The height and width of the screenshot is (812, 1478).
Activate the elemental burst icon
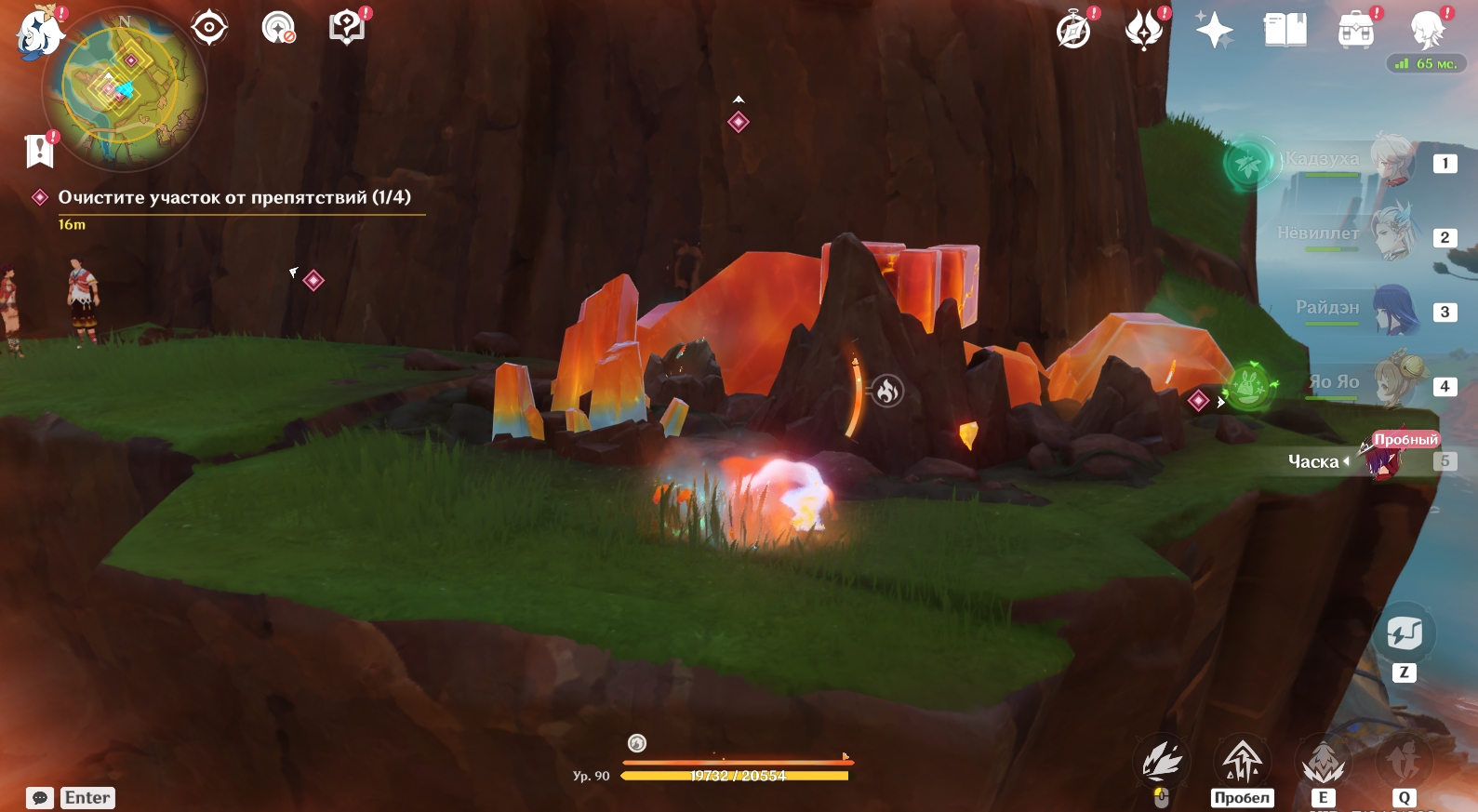[x=1404, y=761]
